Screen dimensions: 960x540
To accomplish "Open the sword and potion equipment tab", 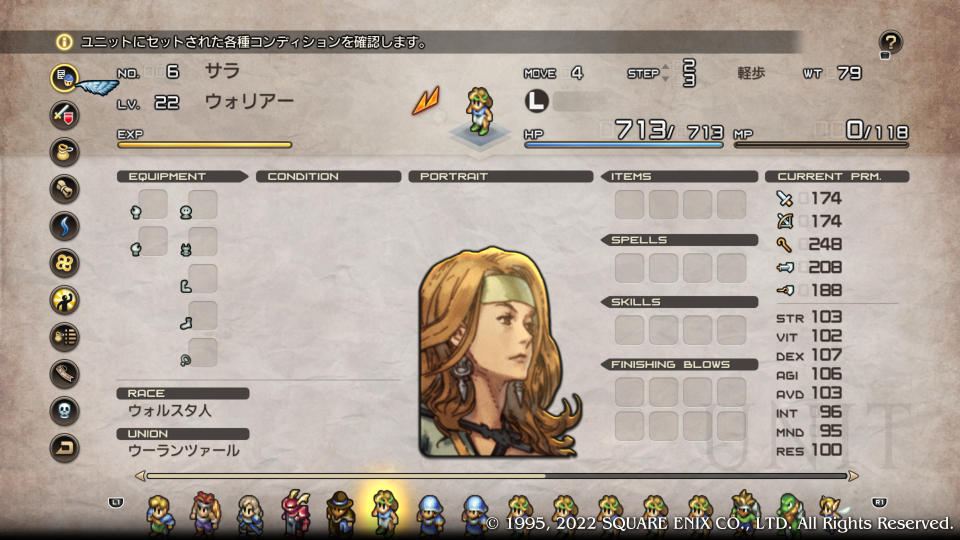I will pos(65,114).
